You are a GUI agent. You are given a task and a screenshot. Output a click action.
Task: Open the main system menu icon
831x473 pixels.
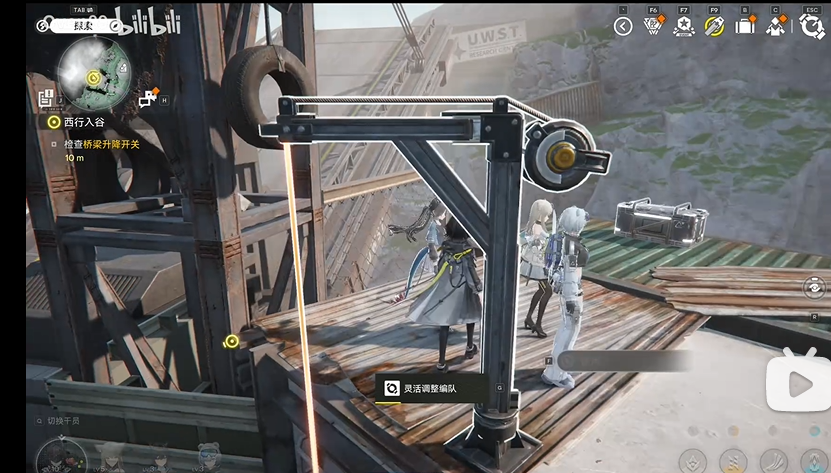(x=811, y=27)
